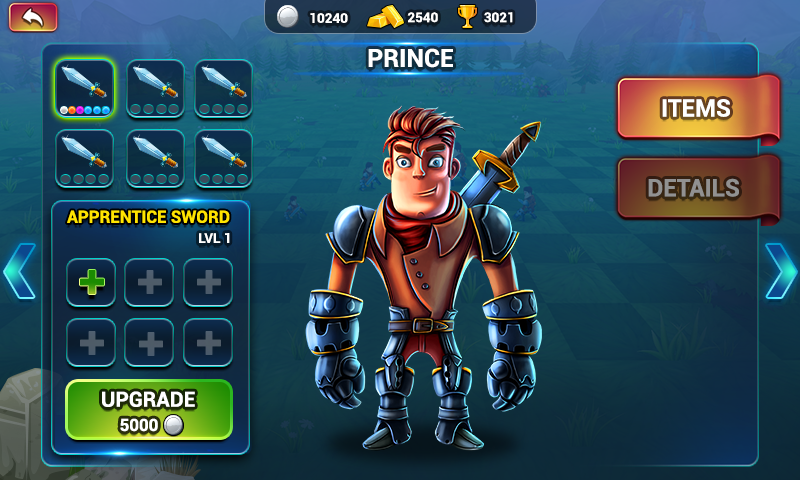Select the highlighted sword with colored gems

pos(84,89)
